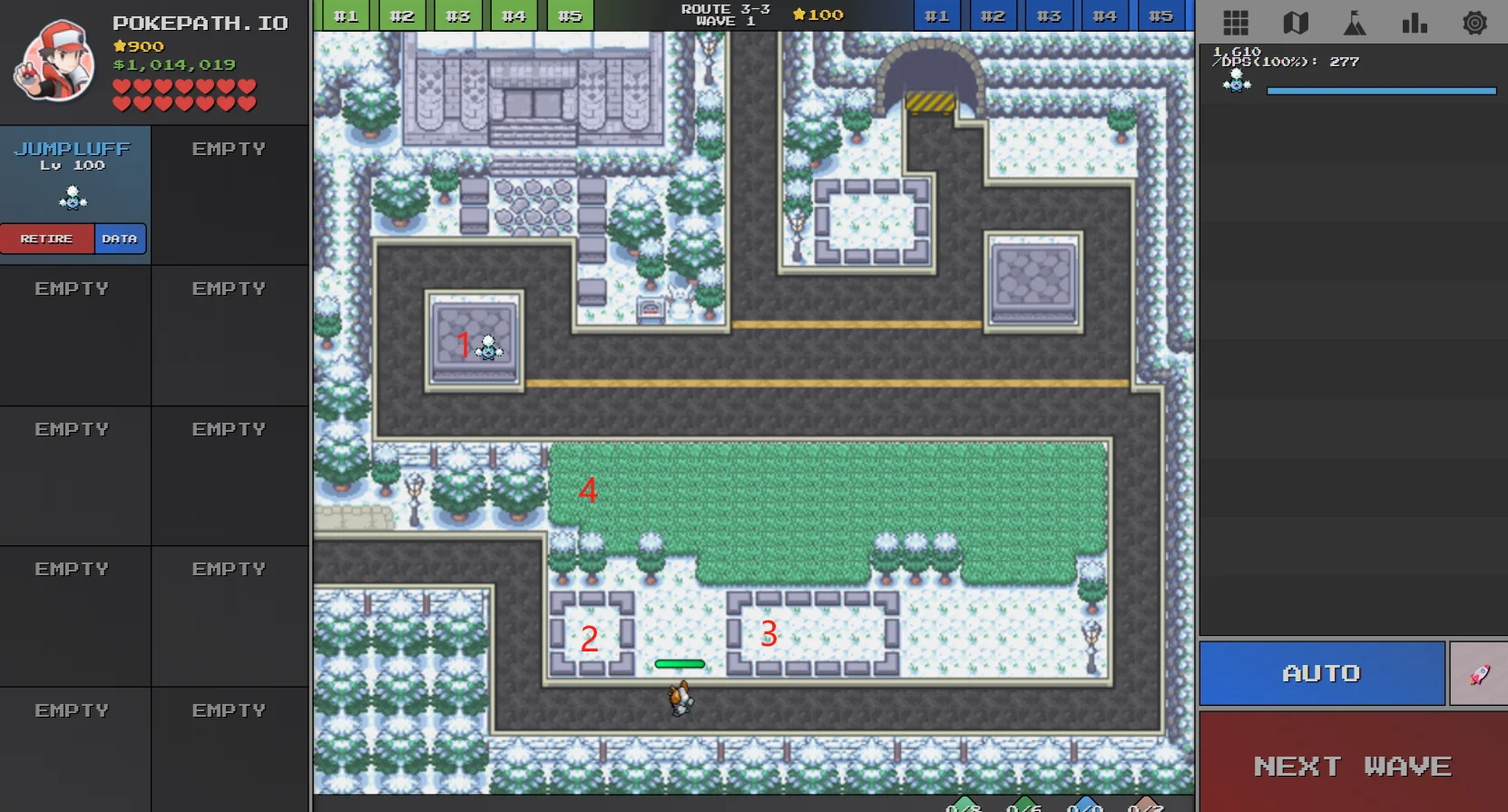The height and width of the screenshot is (812, 1508).
Task: Show the bar chart statistics panel
Action: tap(1415, 23)
